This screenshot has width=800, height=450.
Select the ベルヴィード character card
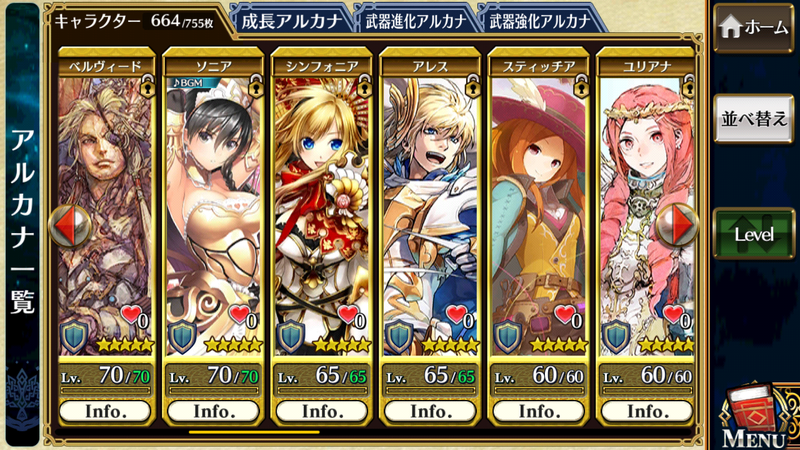[107, 210]
